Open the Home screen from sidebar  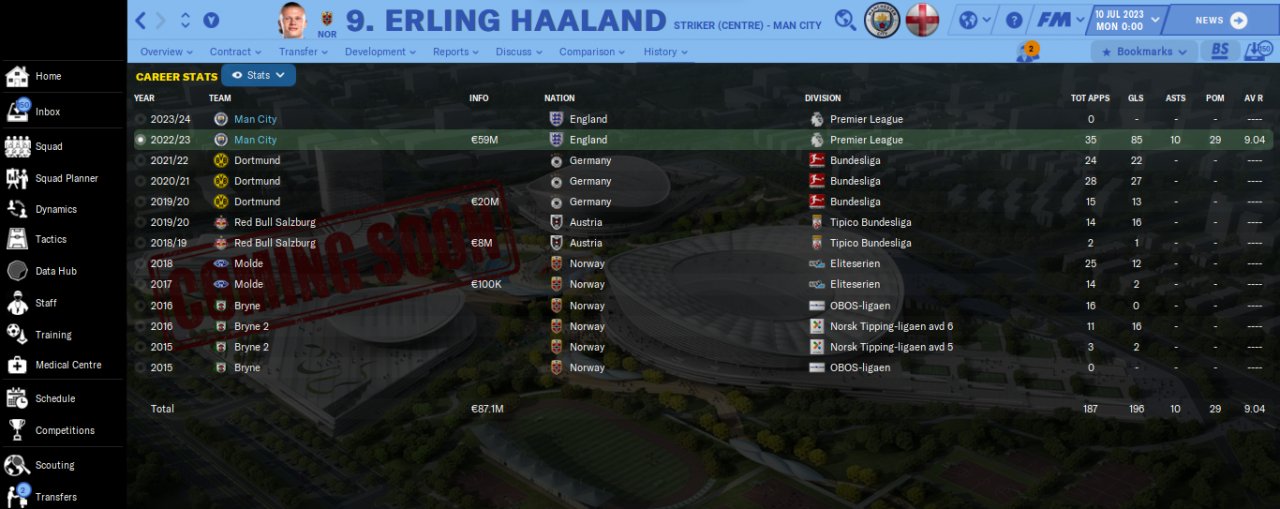point(47,76)
